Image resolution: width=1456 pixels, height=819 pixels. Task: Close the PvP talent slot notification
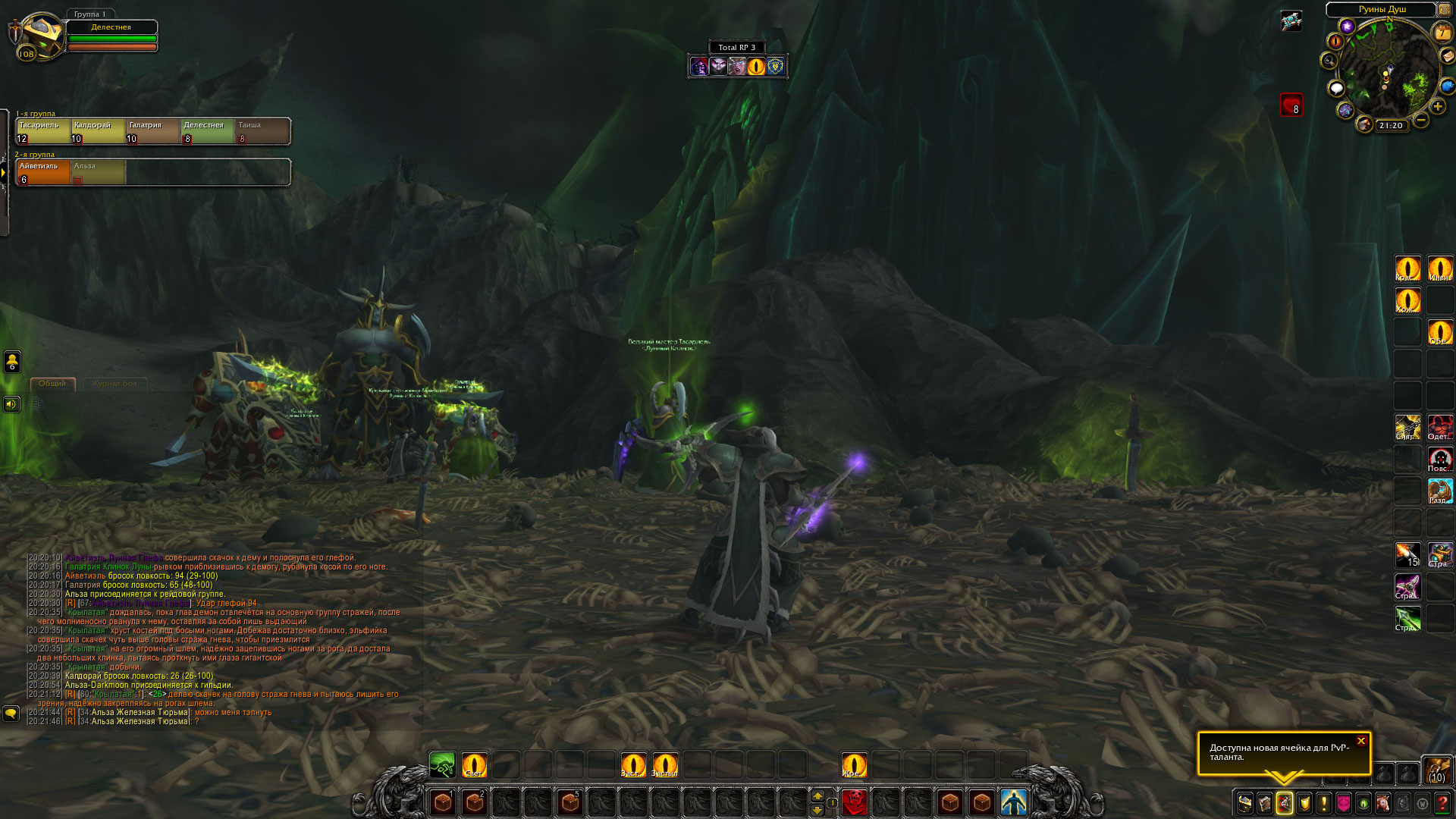point(1361,741)
